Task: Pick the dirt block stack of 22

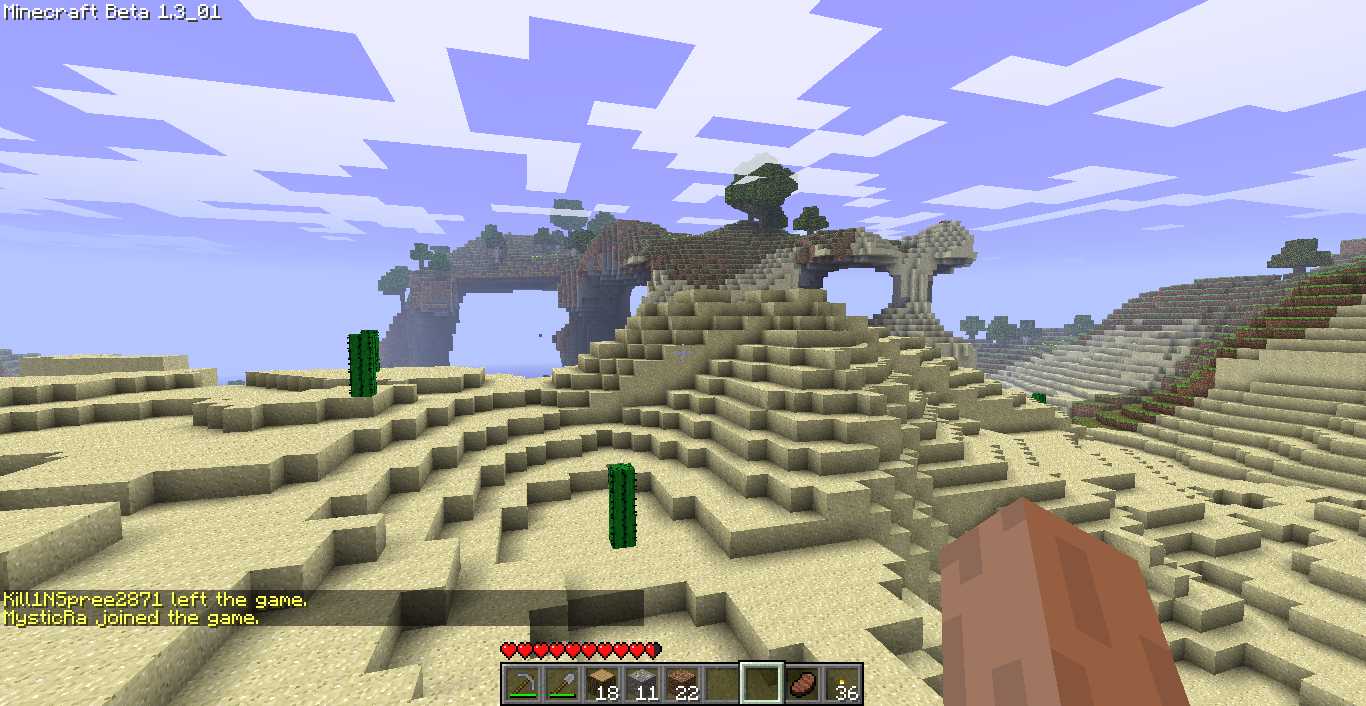Action: pyautogui.click(x=681, y=684)
